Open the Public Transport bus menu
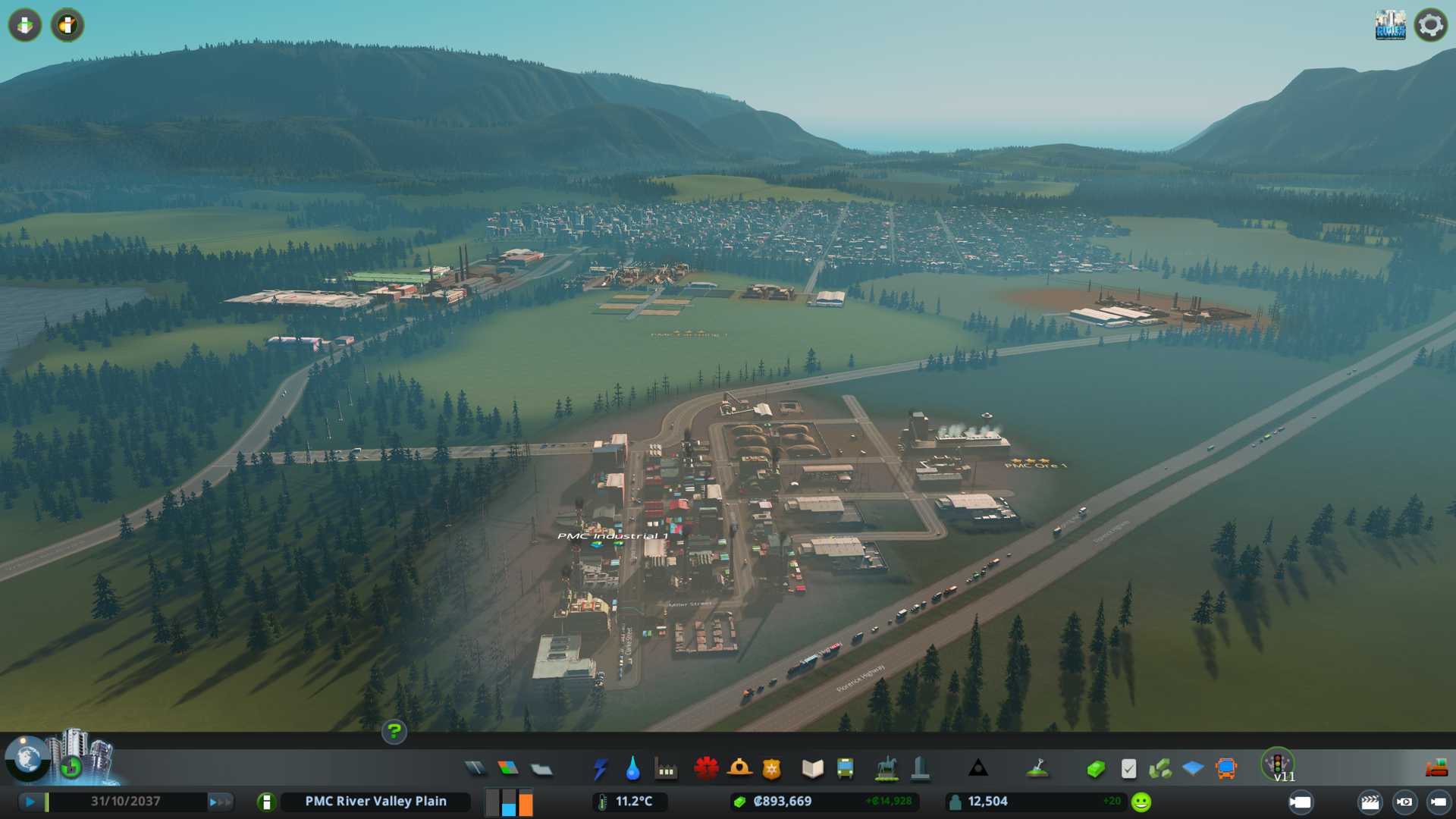The width and height of the screenshot is (1456, 819). (x=845, y=769)
